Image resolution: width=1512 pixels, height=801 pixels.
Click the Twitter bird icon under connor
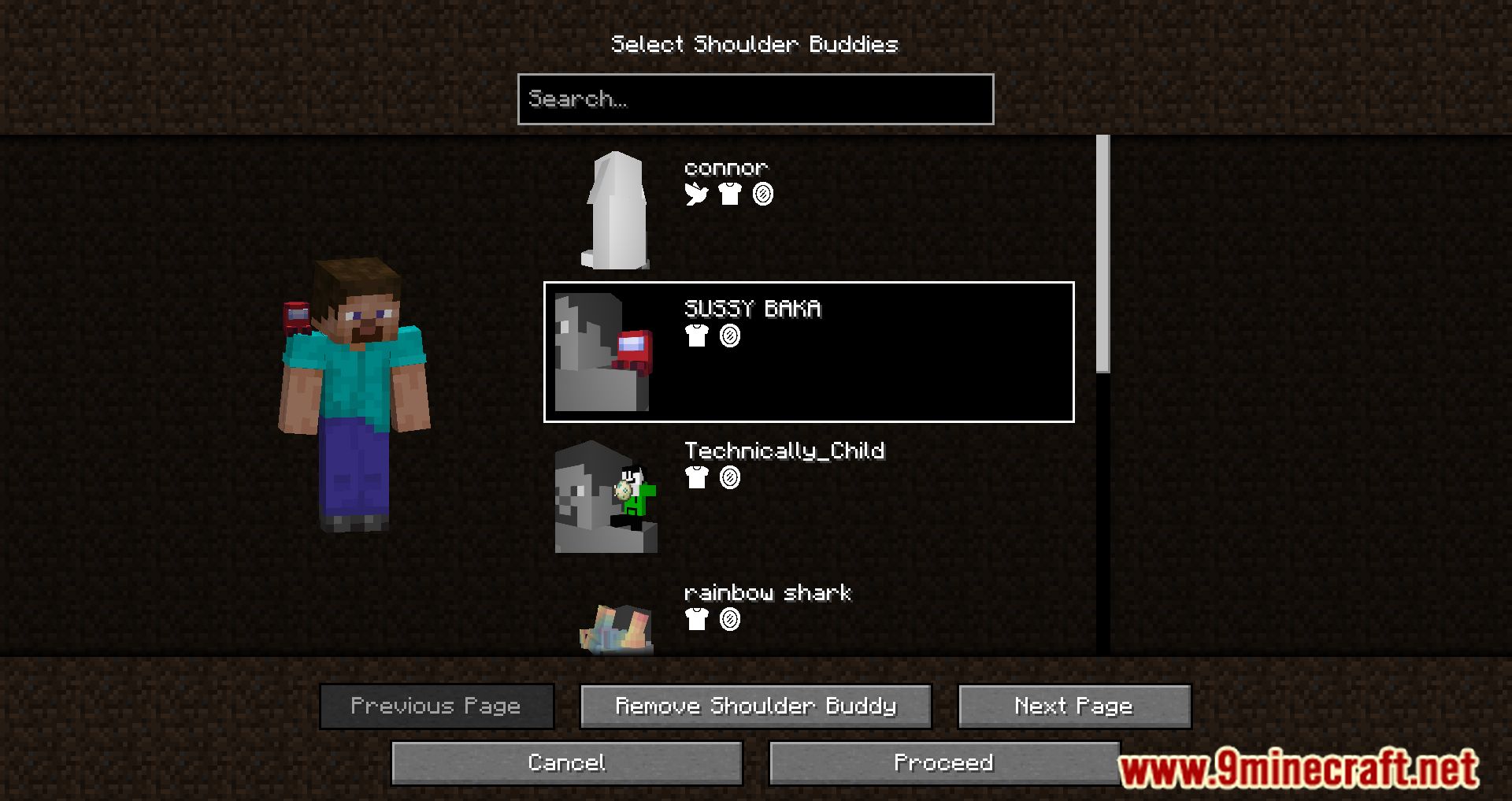pos(696,195)
